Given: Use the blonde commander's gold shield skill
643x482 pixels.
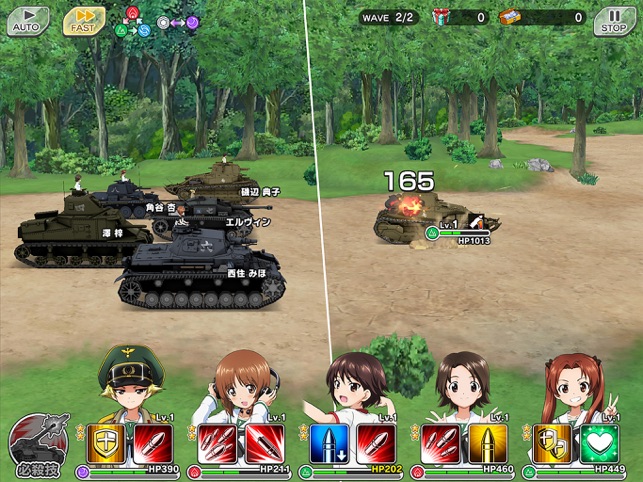Looking at the screenshot, I should (105, 443).
